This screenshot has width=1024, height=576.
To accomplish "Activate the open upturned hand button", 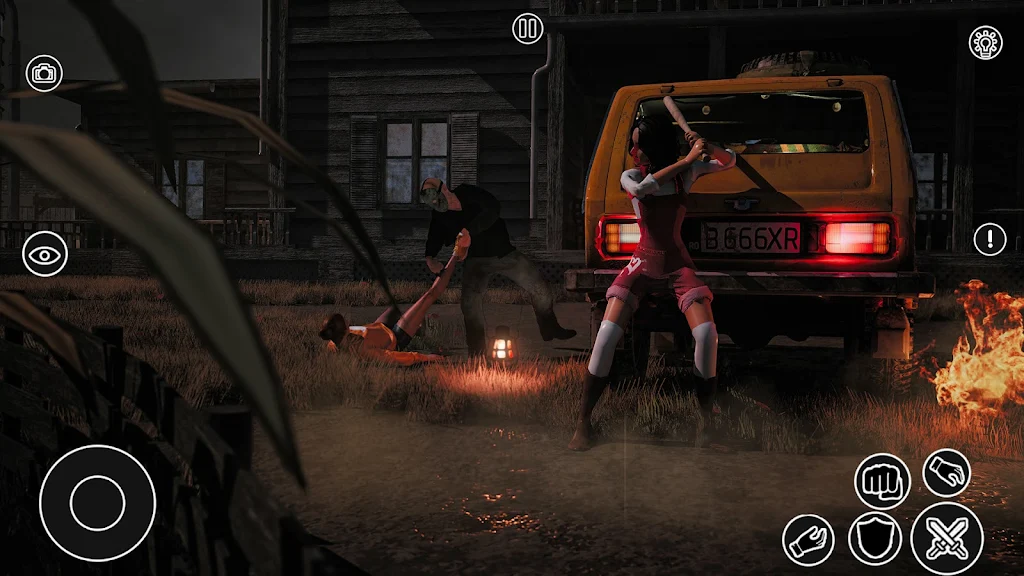I will tap(808, 540).
